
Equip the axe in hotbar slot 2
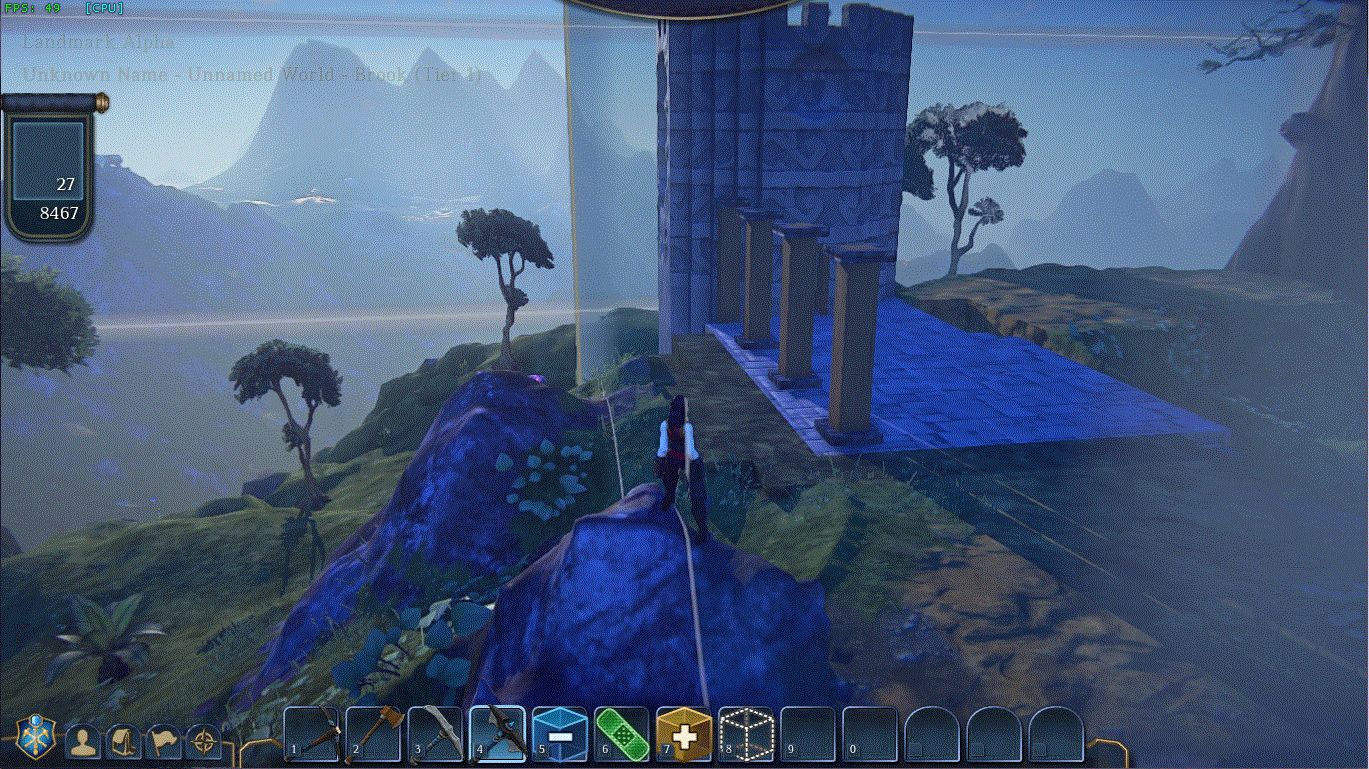(374, 735)
